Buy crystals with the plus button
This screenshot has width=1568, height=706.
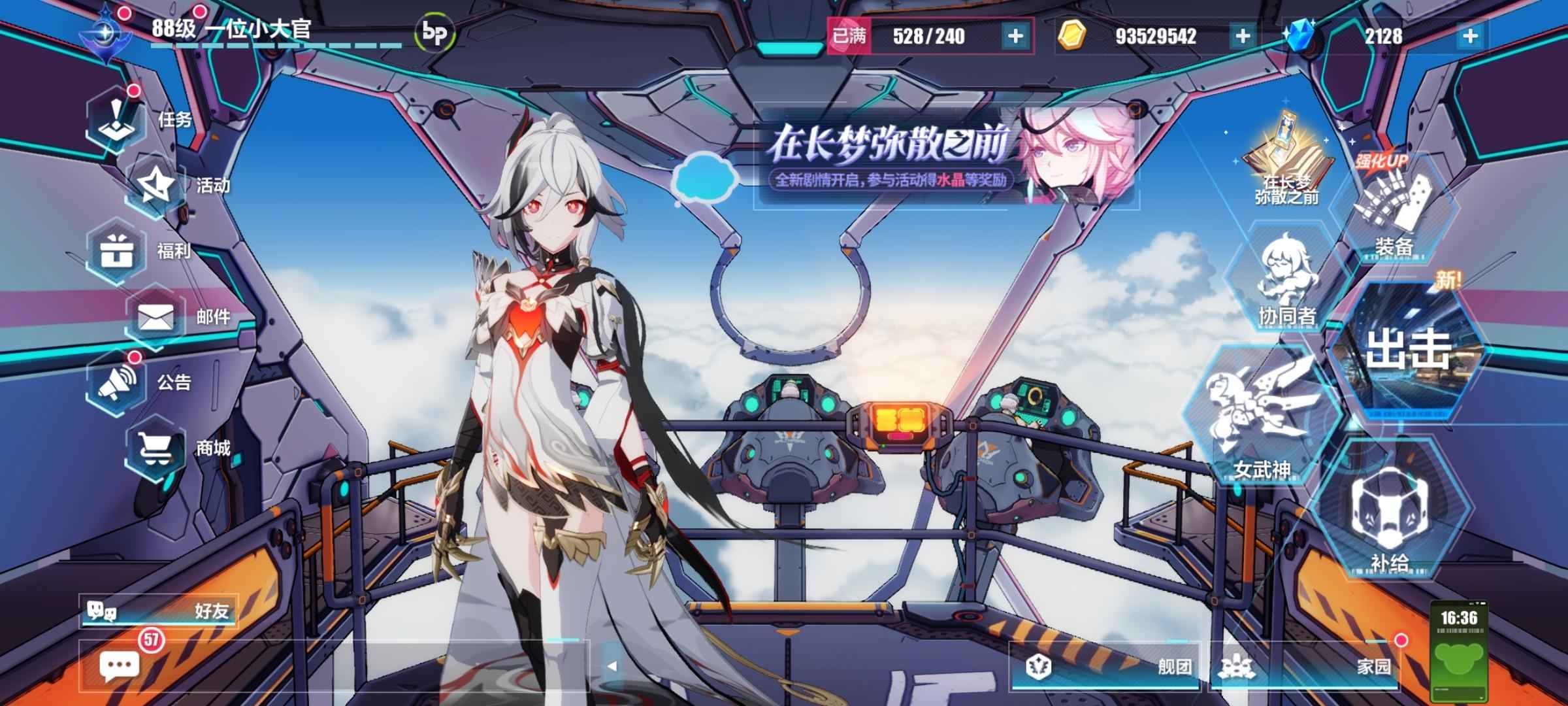pyautogui.click(x=1470, y=36)
